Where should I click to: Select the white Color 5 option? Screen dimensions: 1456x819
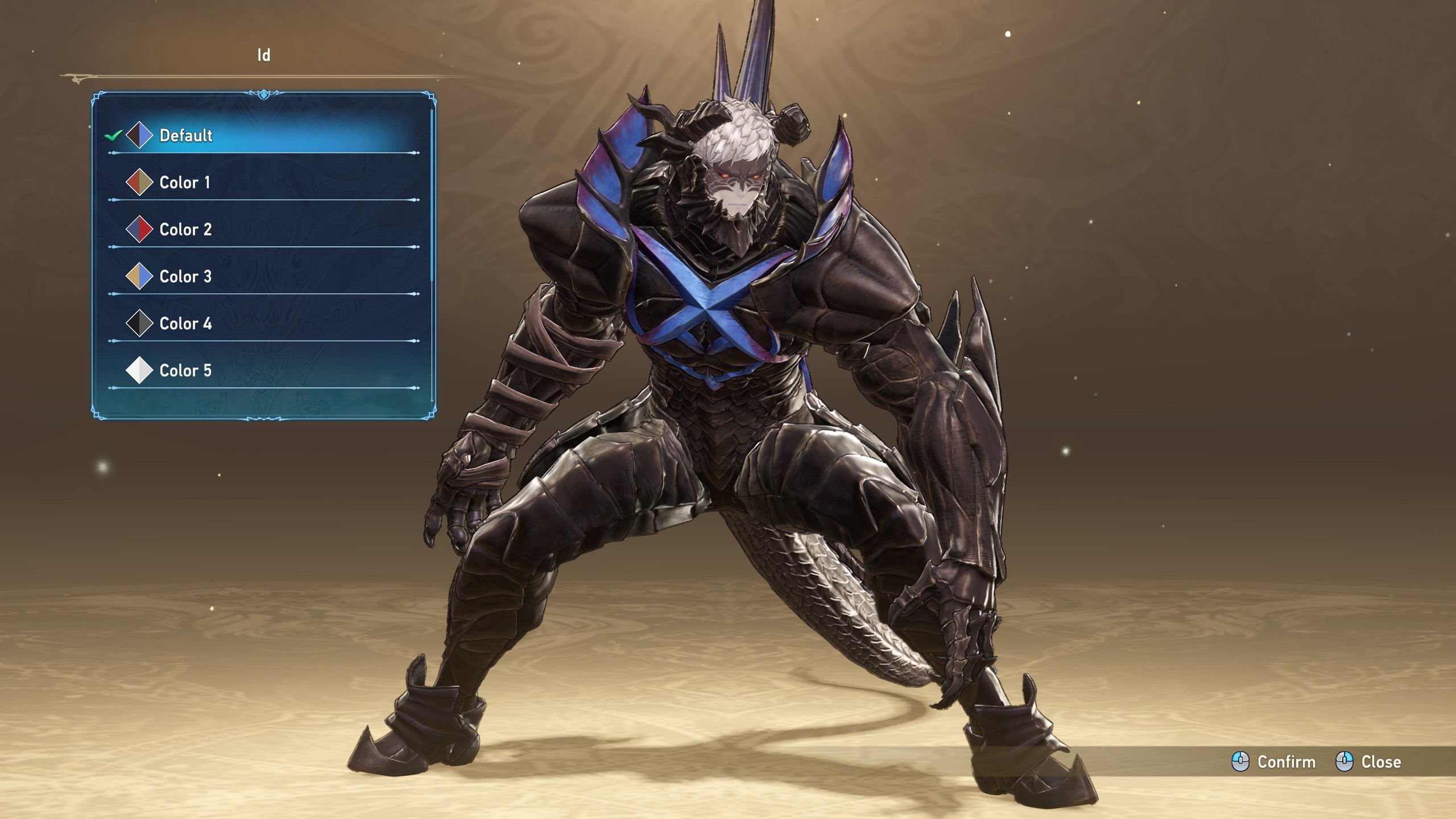[185, 371]
